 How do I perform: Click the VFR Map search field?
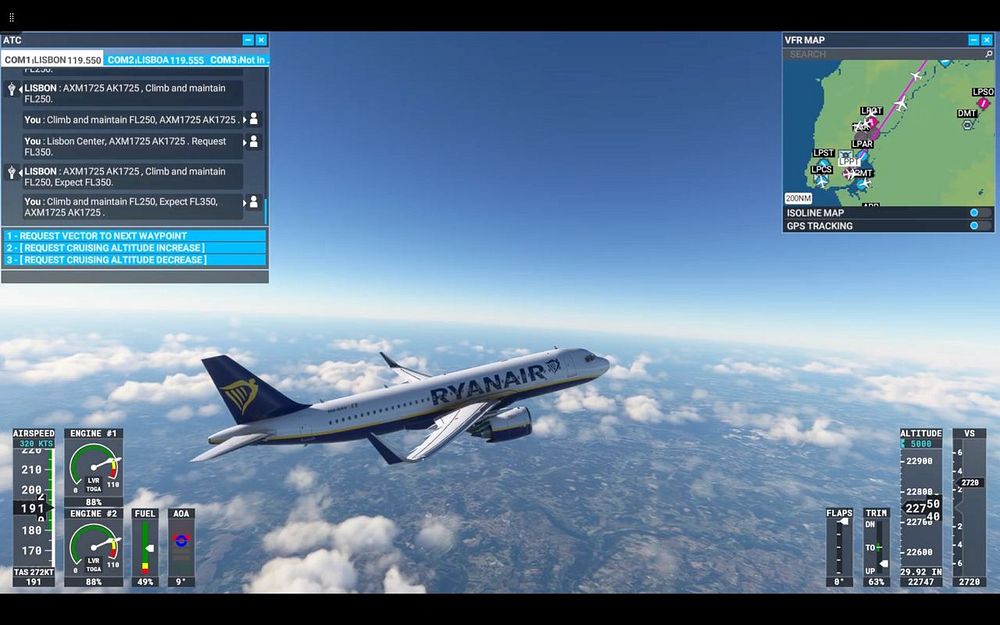[x=880, y=54]
